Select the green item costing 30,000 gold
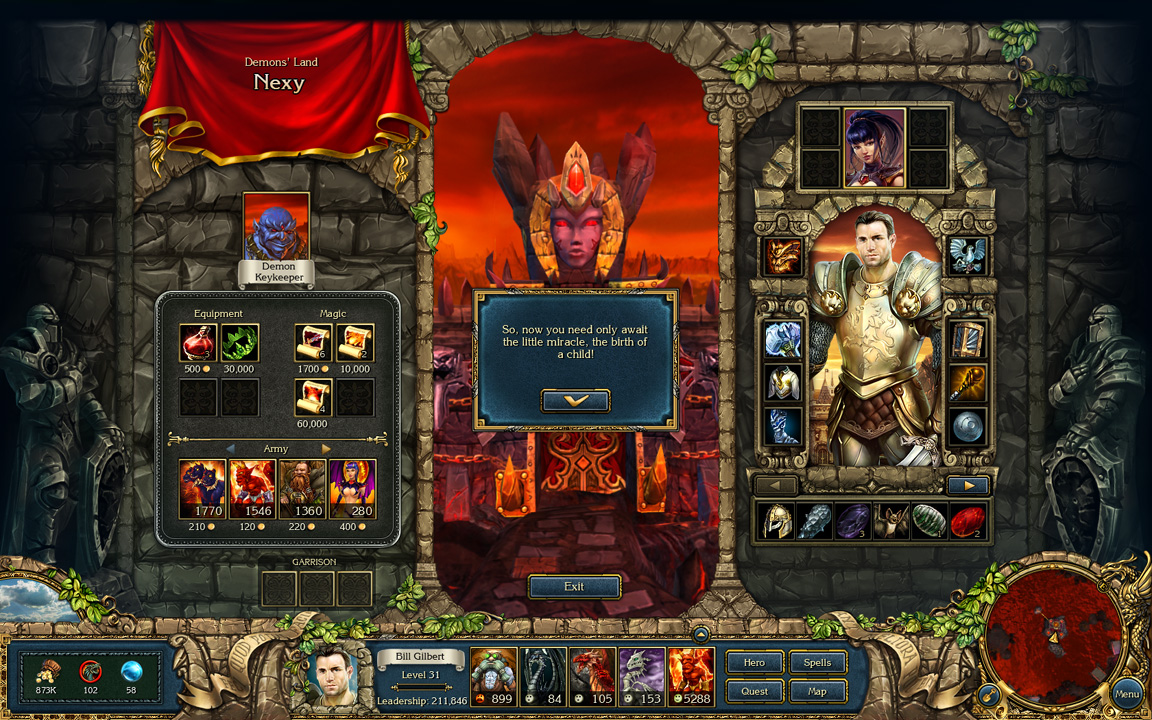 click(x=239, y=343)
